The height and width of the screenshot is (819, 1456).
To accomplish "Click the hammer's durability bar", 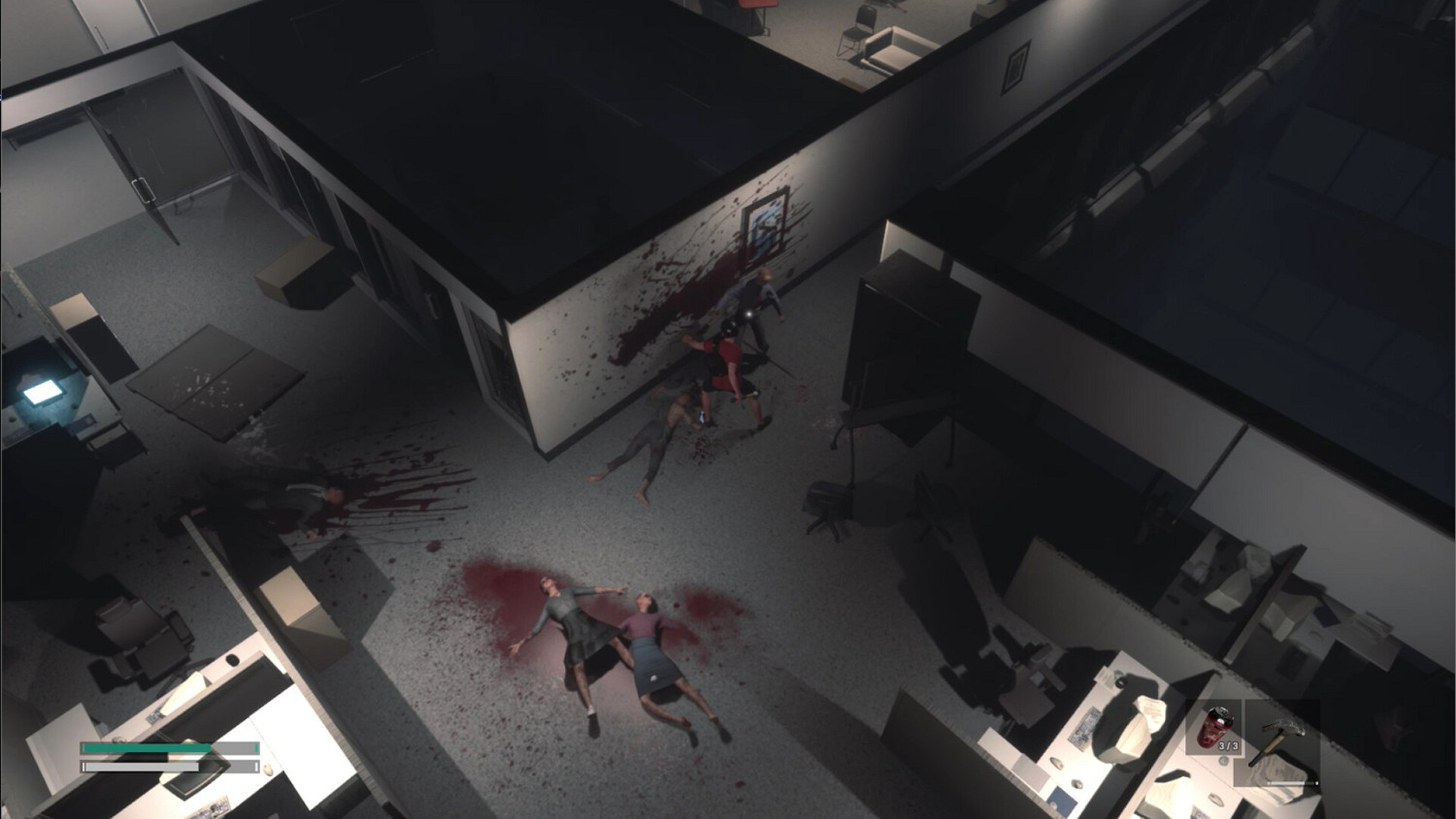I will pos(1291,783).
